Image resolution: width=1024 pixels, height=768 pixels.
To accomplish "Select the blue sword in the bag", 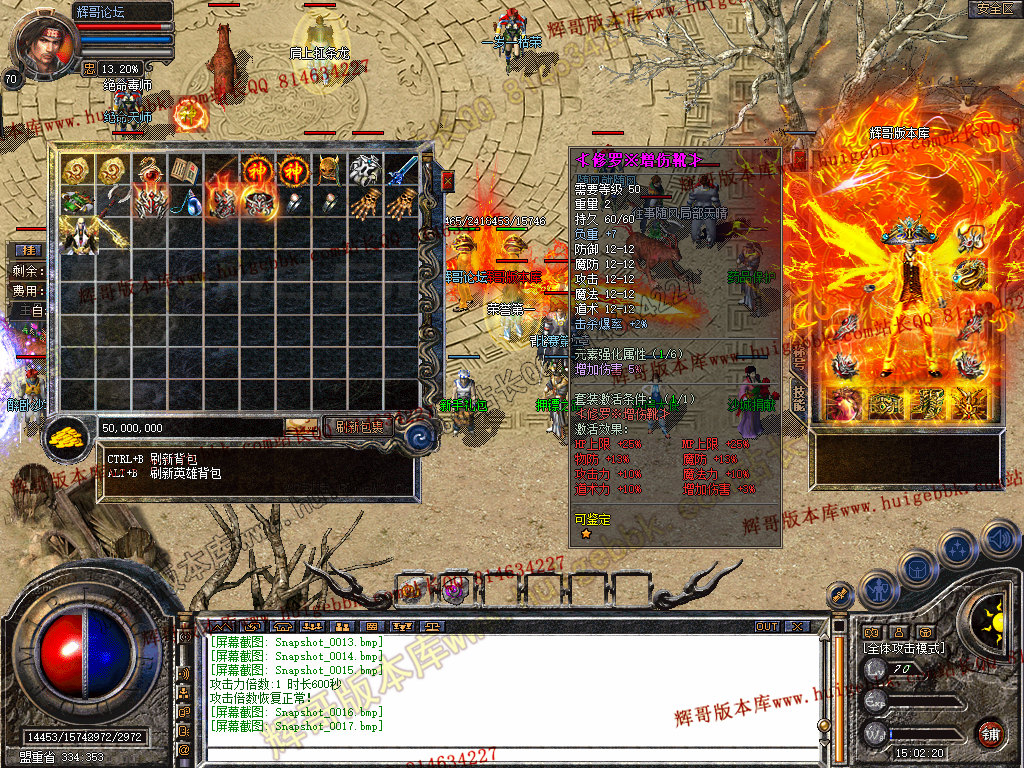I will 401,170.
